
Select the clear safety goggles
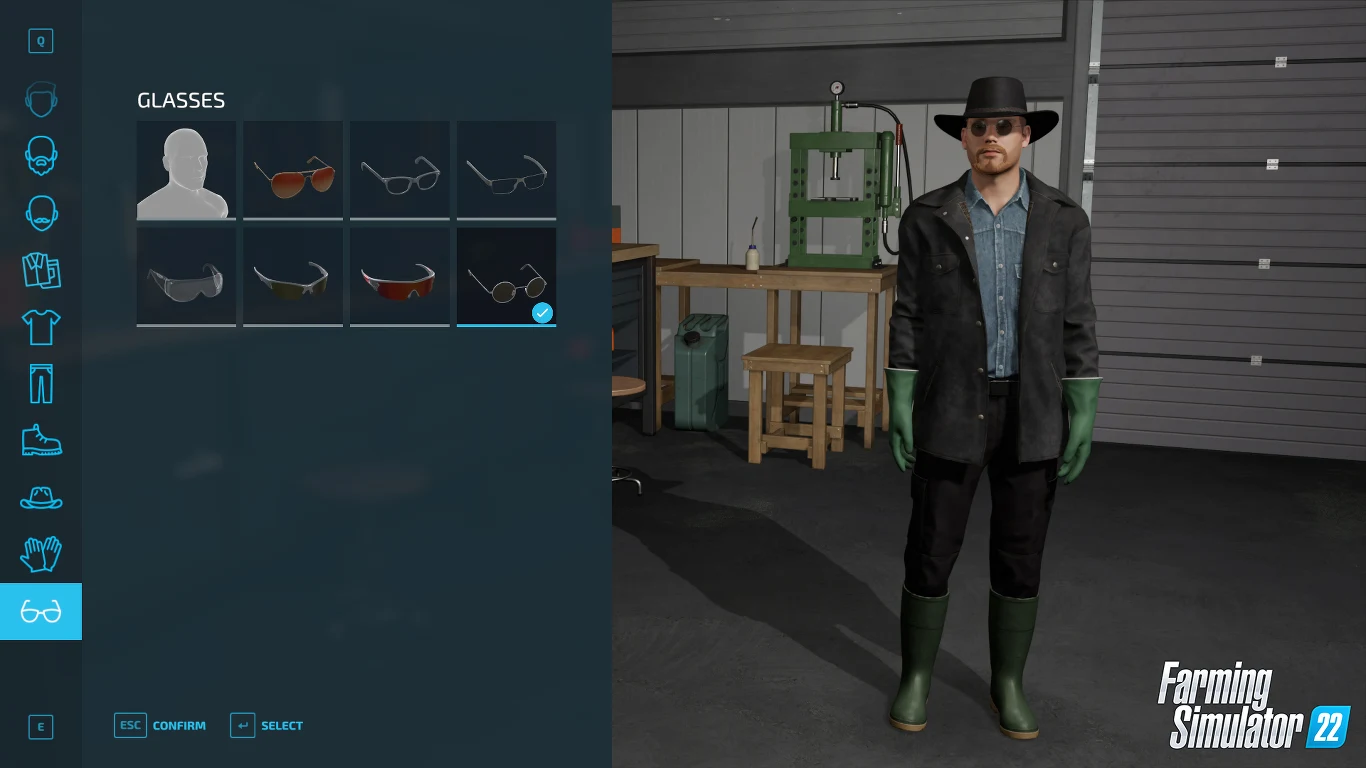coord(186,276)
